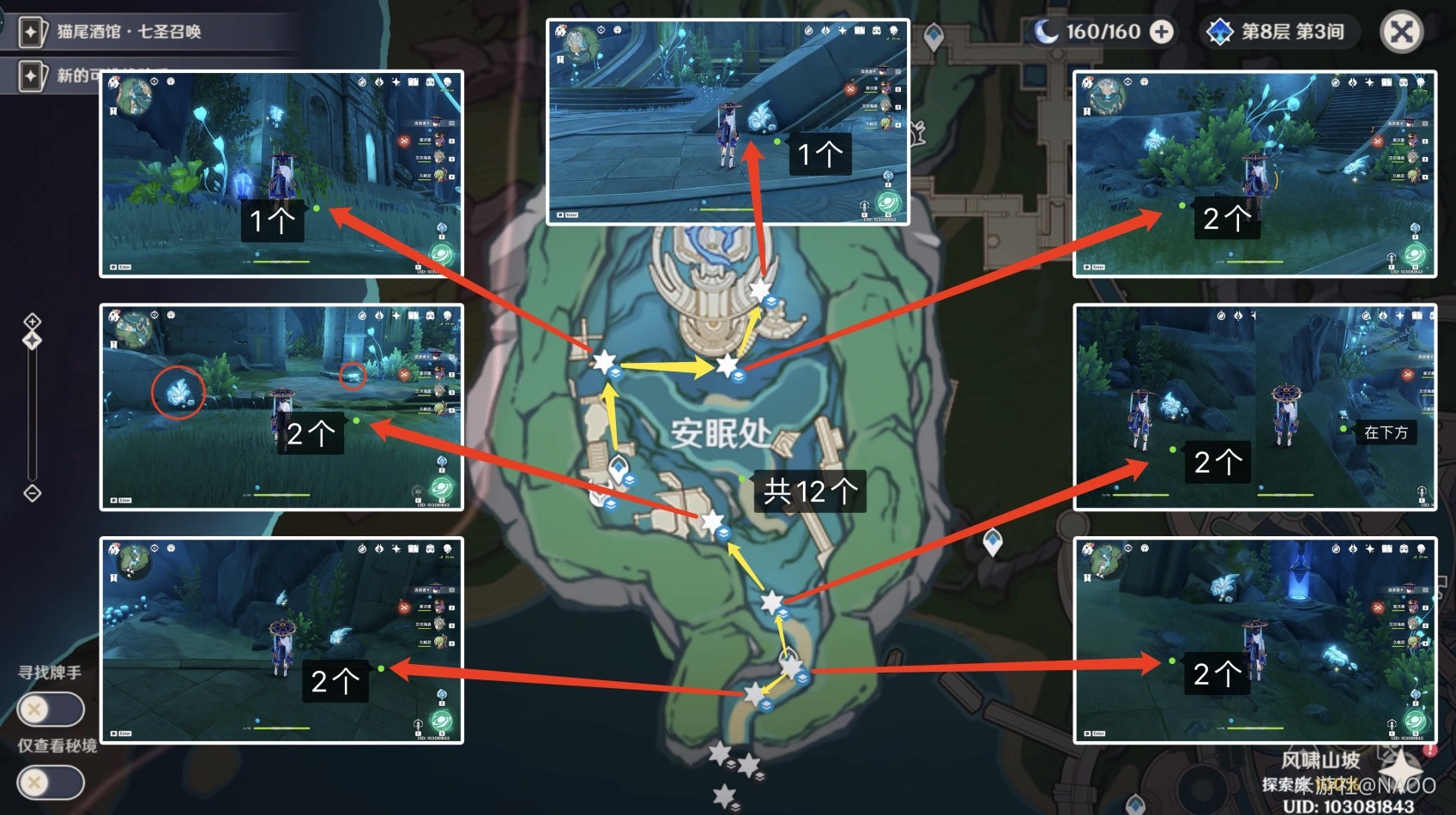Click the lower diamond to switch map layer down
The height and width of the screenshot is (815, 1456).
(32, 493)
